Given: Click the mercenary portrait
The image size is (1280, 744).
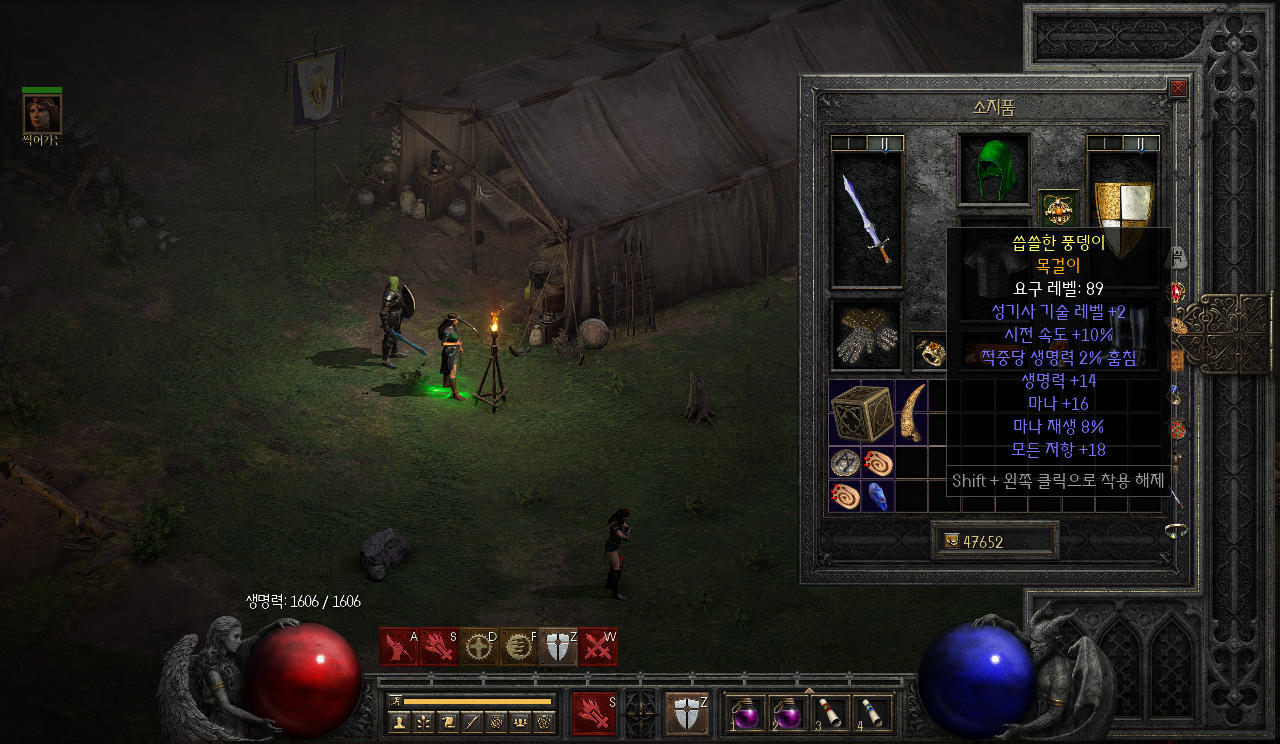Looking at the screenshot, I should (x=42, y=114).
